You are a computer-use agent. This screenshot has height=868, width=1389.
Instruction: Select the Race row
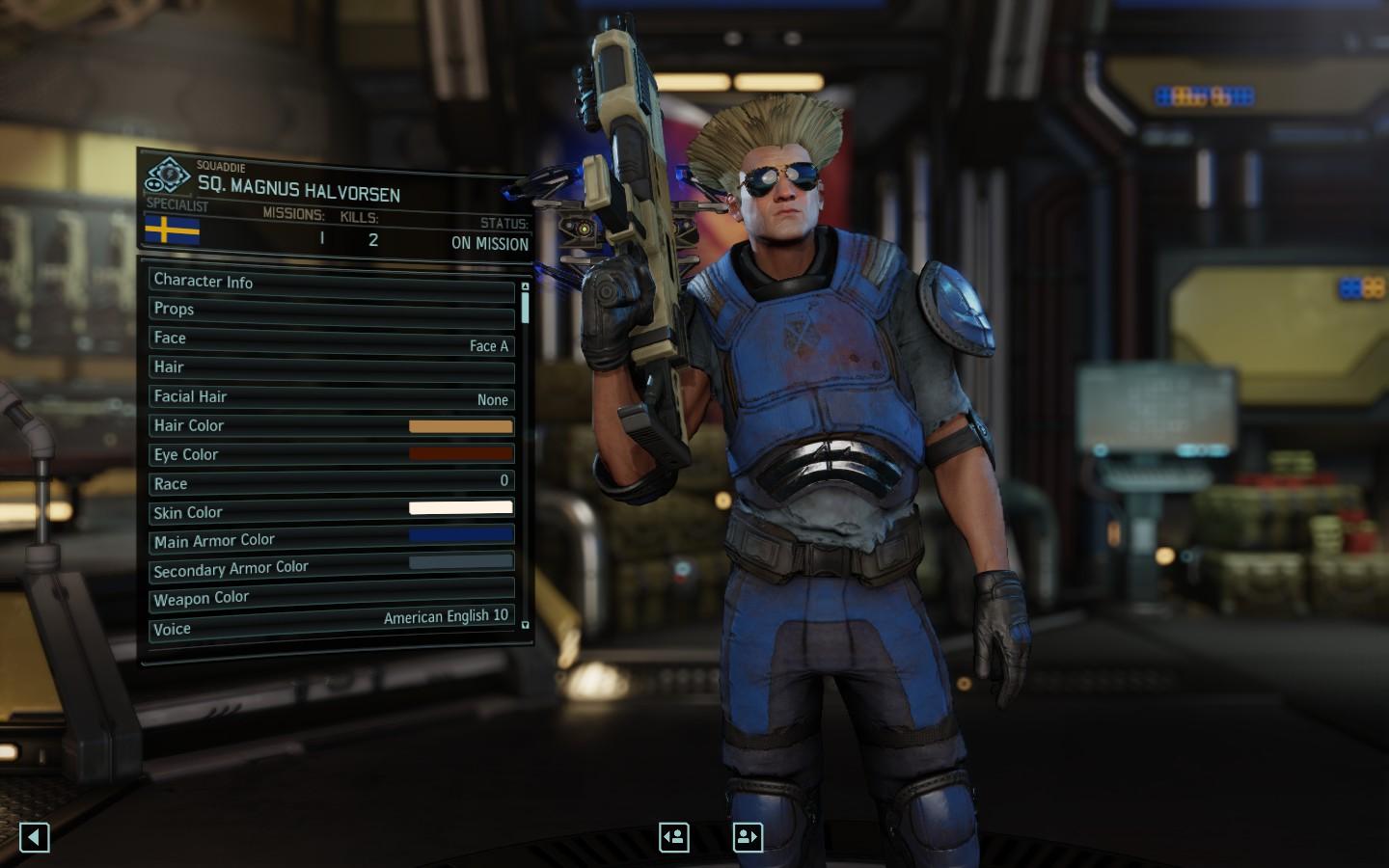click(331, 482)
